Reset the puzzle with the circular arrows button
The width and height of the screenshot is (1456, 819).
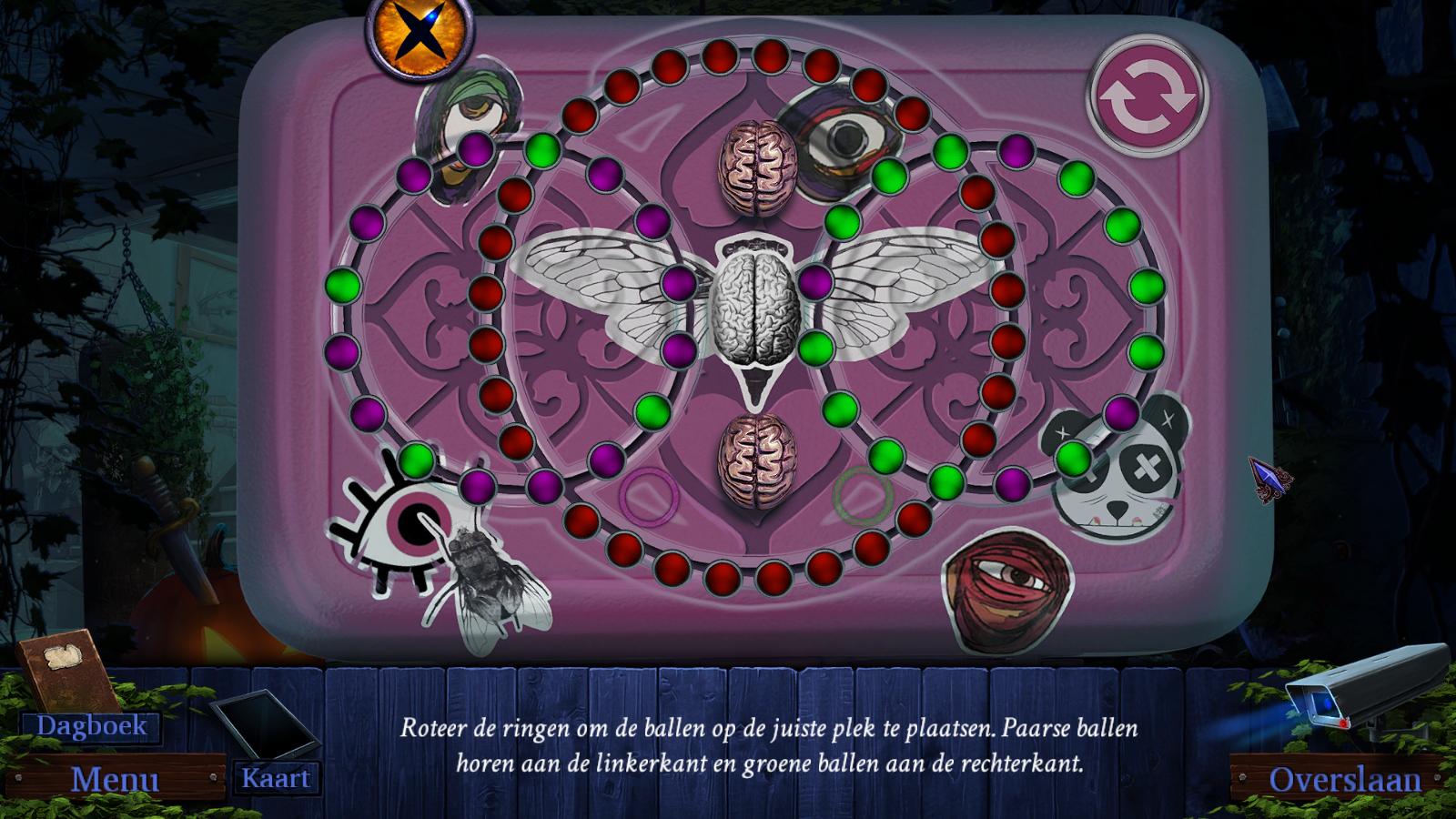[1147, 96]
